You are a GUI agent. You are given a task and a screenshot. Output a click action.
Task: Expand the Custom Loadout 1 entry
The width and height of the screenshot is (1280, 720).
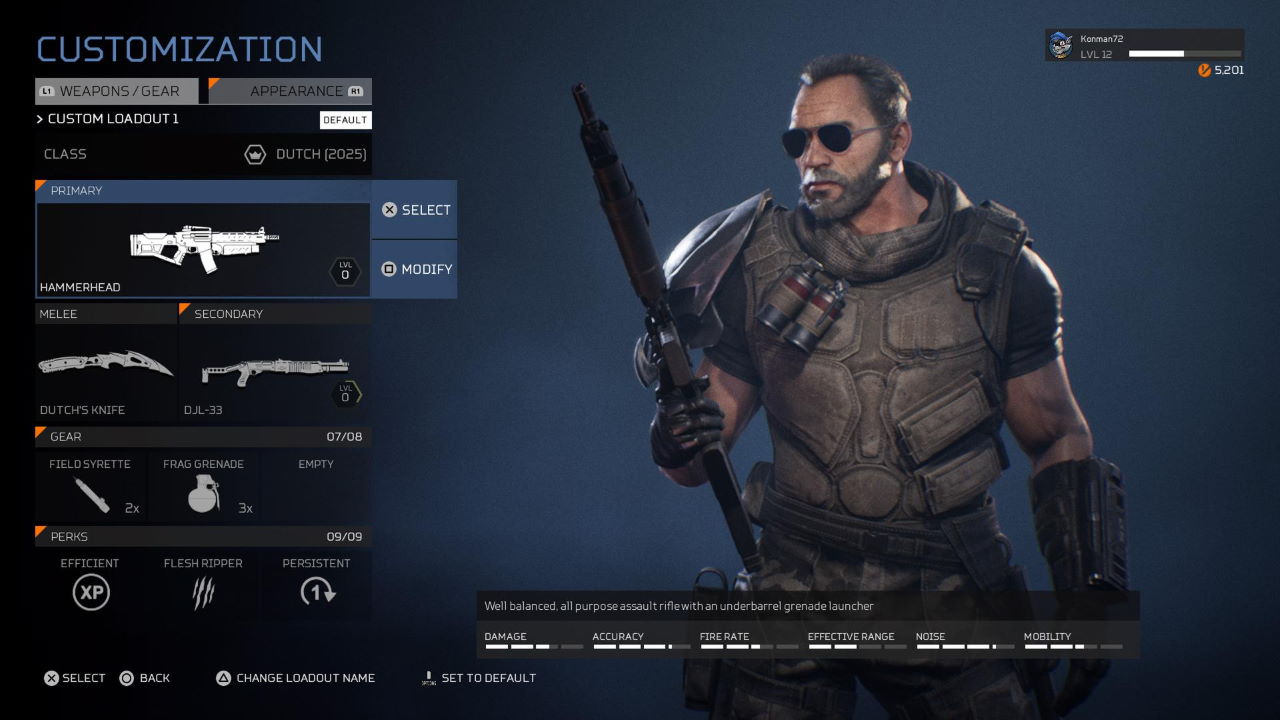coord(110,119)
